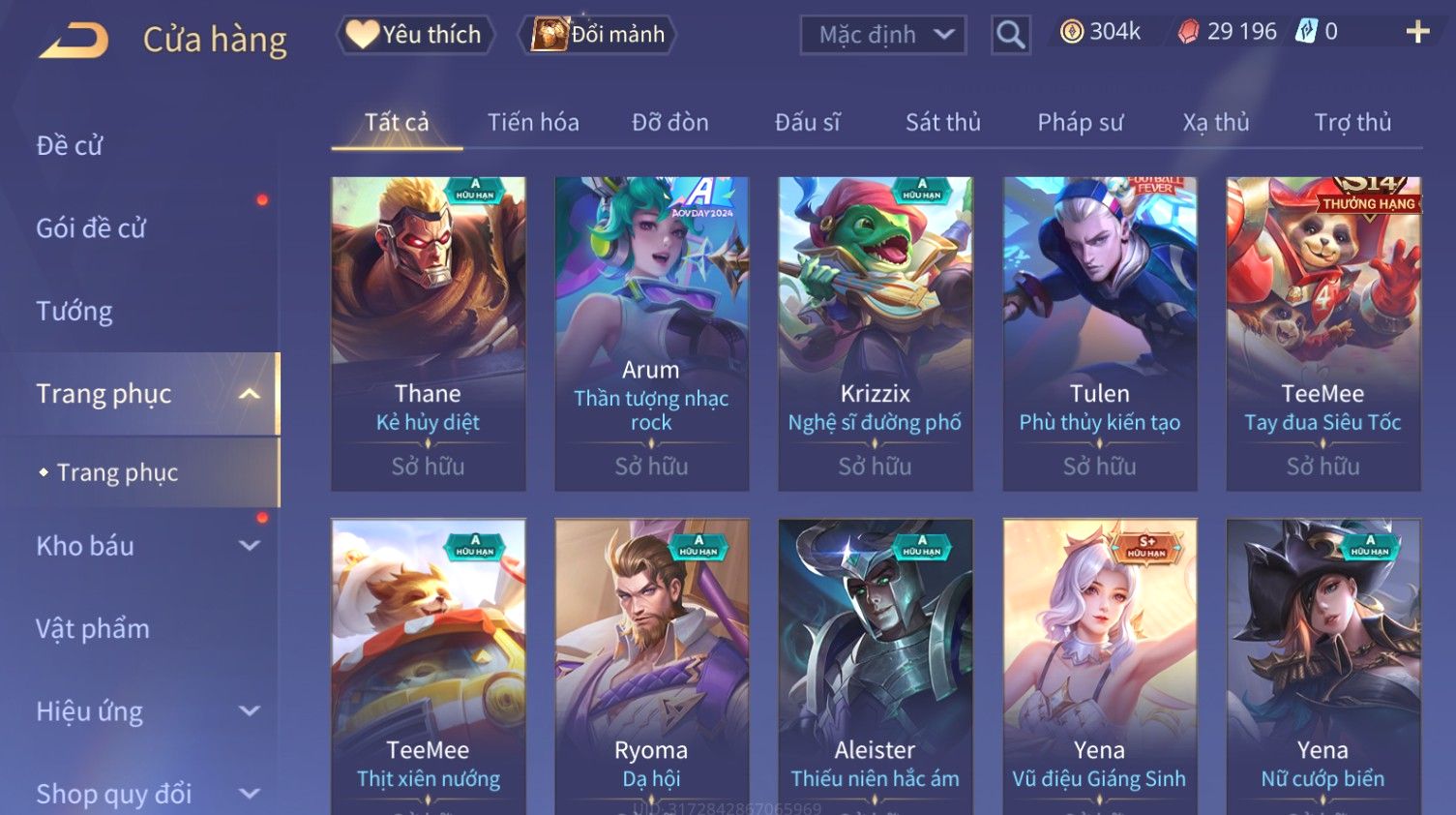Screen dimensions: 1456x815
Task: Switch to the Tiến hóa tab
Action: click(x=533, y=123)
